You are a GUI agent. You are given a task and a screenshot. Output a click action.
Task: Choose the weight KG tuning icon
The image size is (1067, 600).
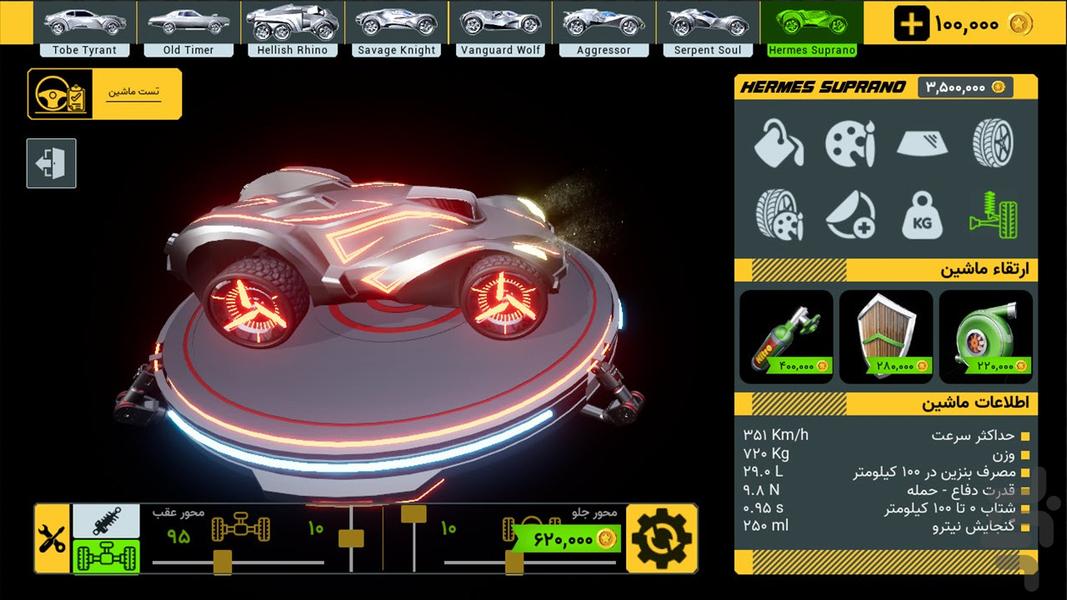coord(922,215)
